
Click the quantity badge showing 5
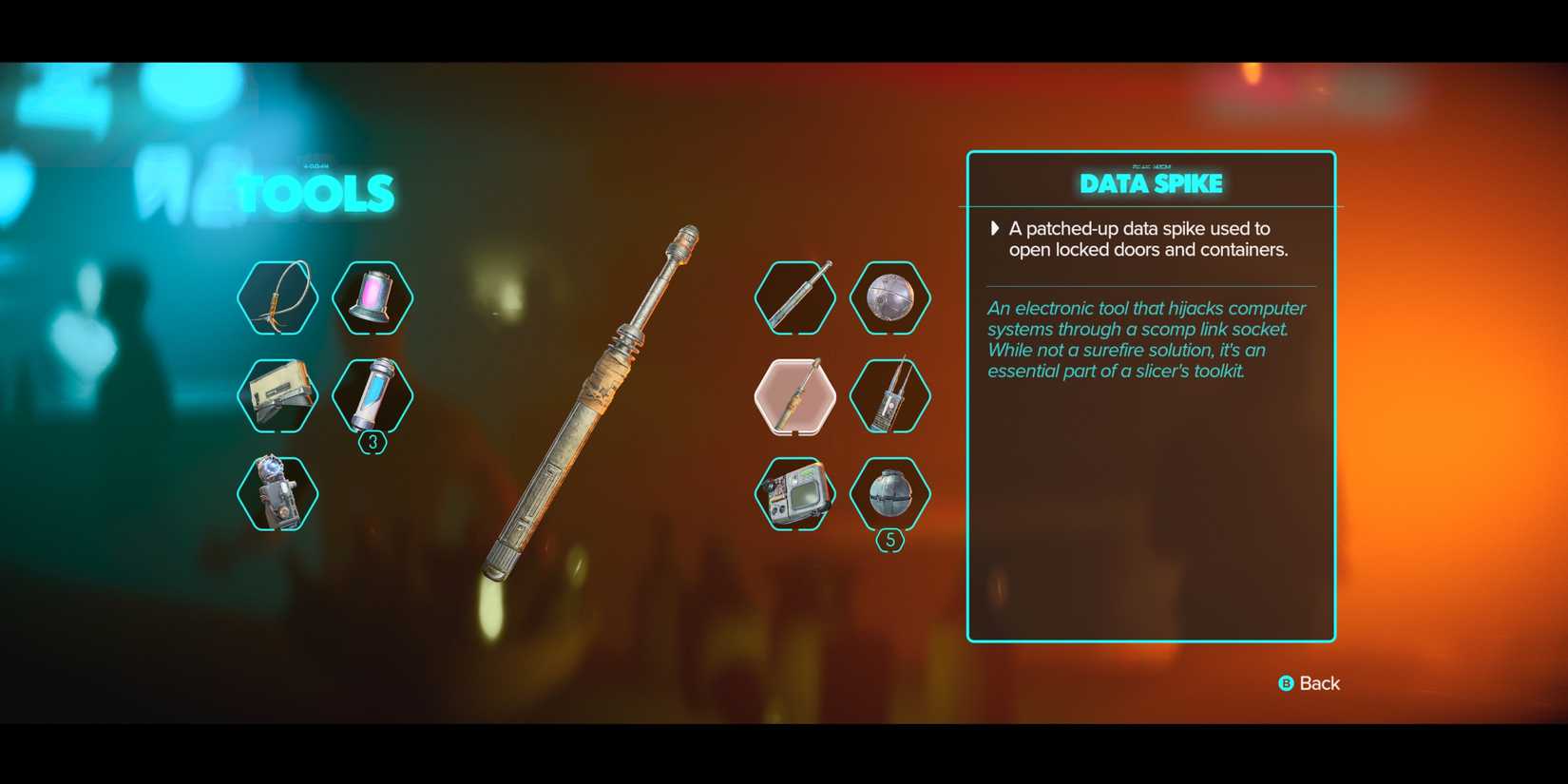[x=890, y=539]
